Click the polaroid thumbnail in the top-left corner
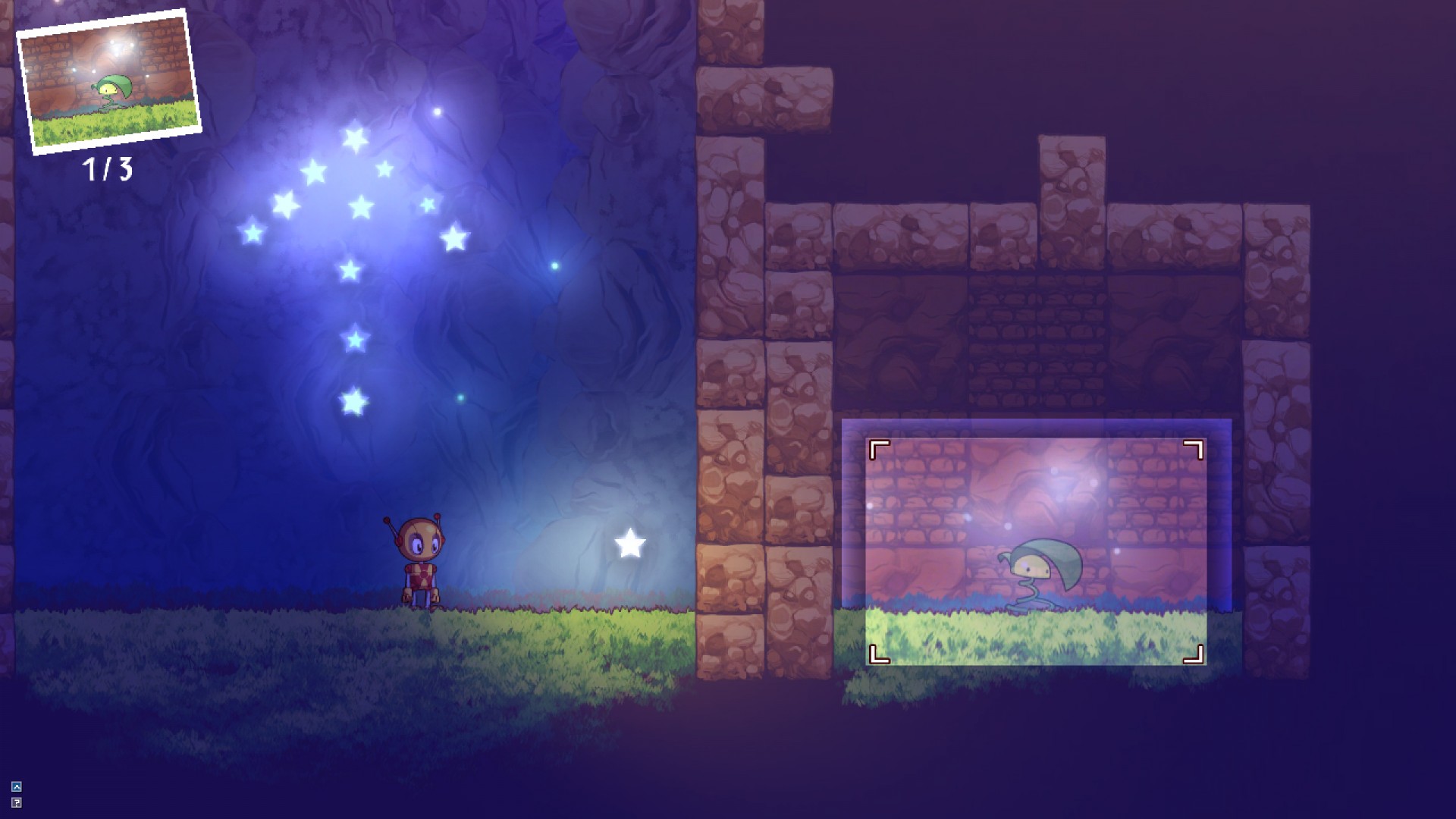 (108, 80)
